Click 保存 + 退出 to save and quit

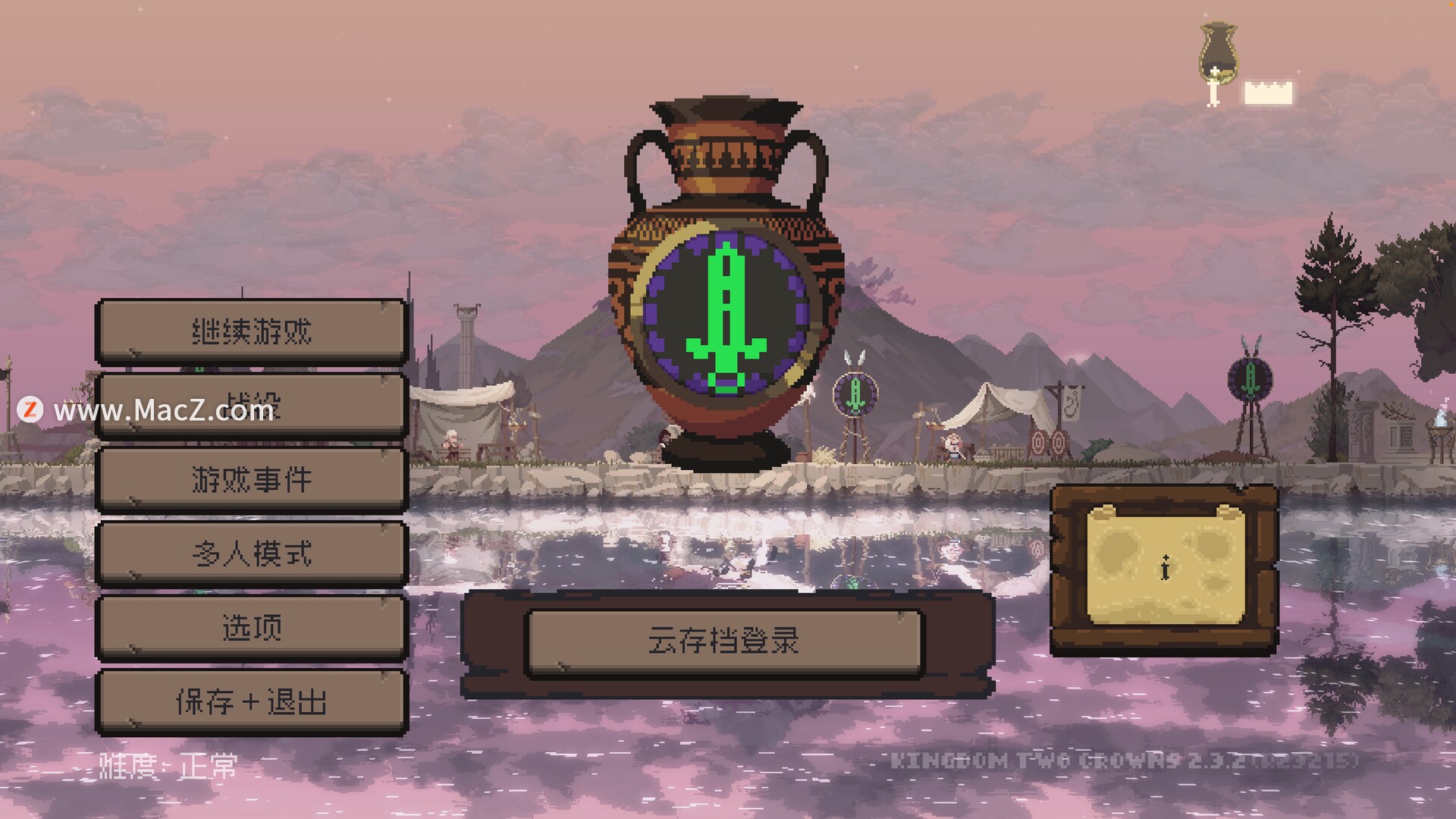click(252, 701)
